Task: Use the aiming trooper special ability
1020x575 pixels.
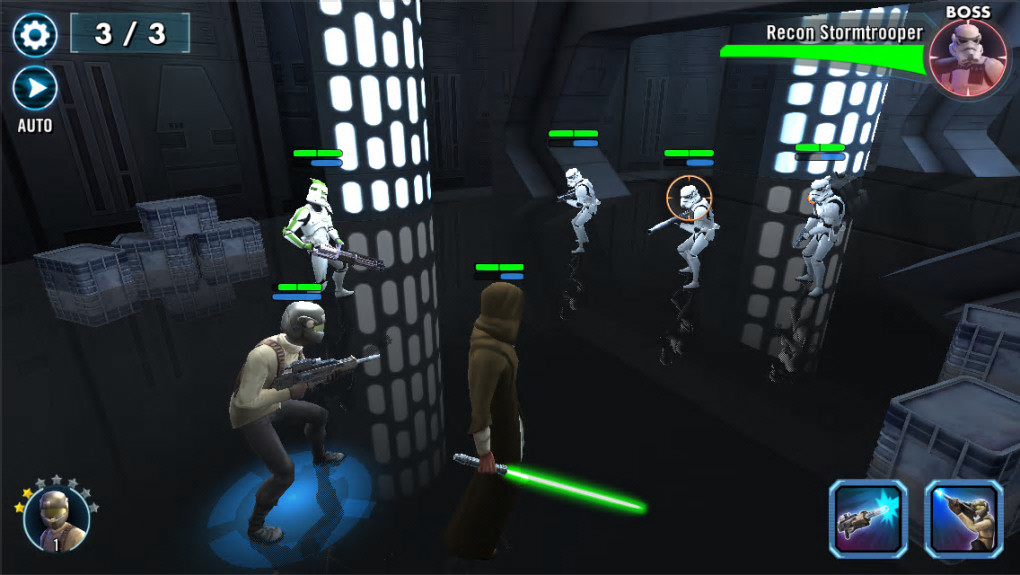Action: (x=963, y=518)
